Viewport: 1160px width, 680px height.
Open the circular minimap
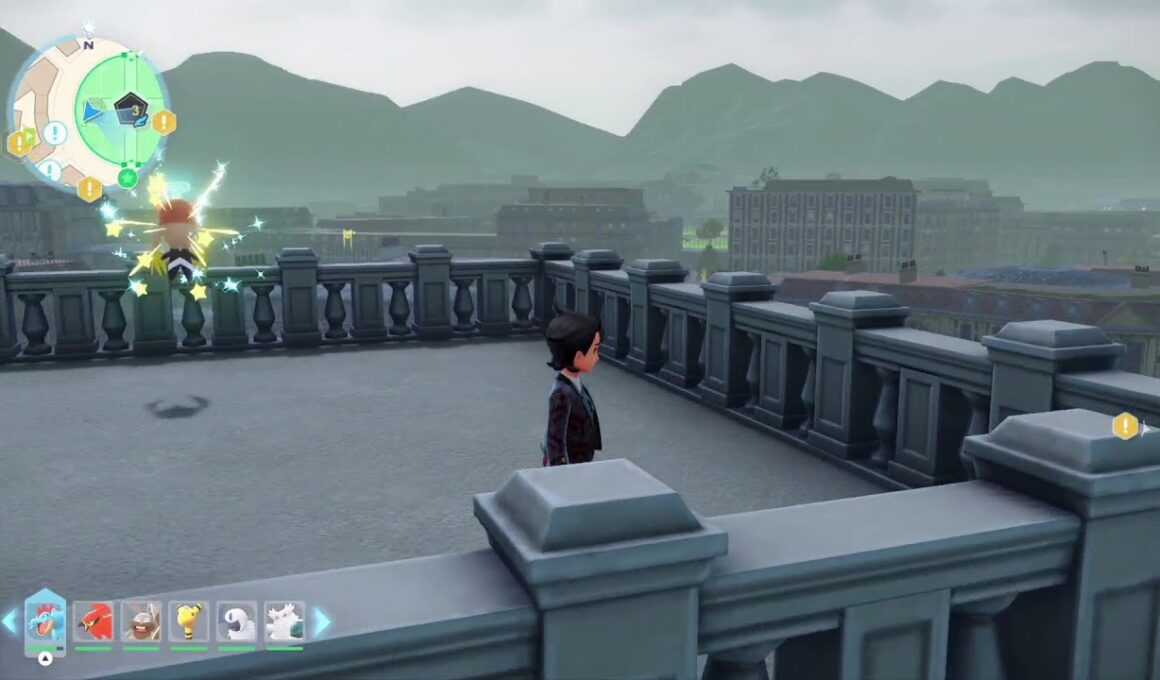click(88, 112)
